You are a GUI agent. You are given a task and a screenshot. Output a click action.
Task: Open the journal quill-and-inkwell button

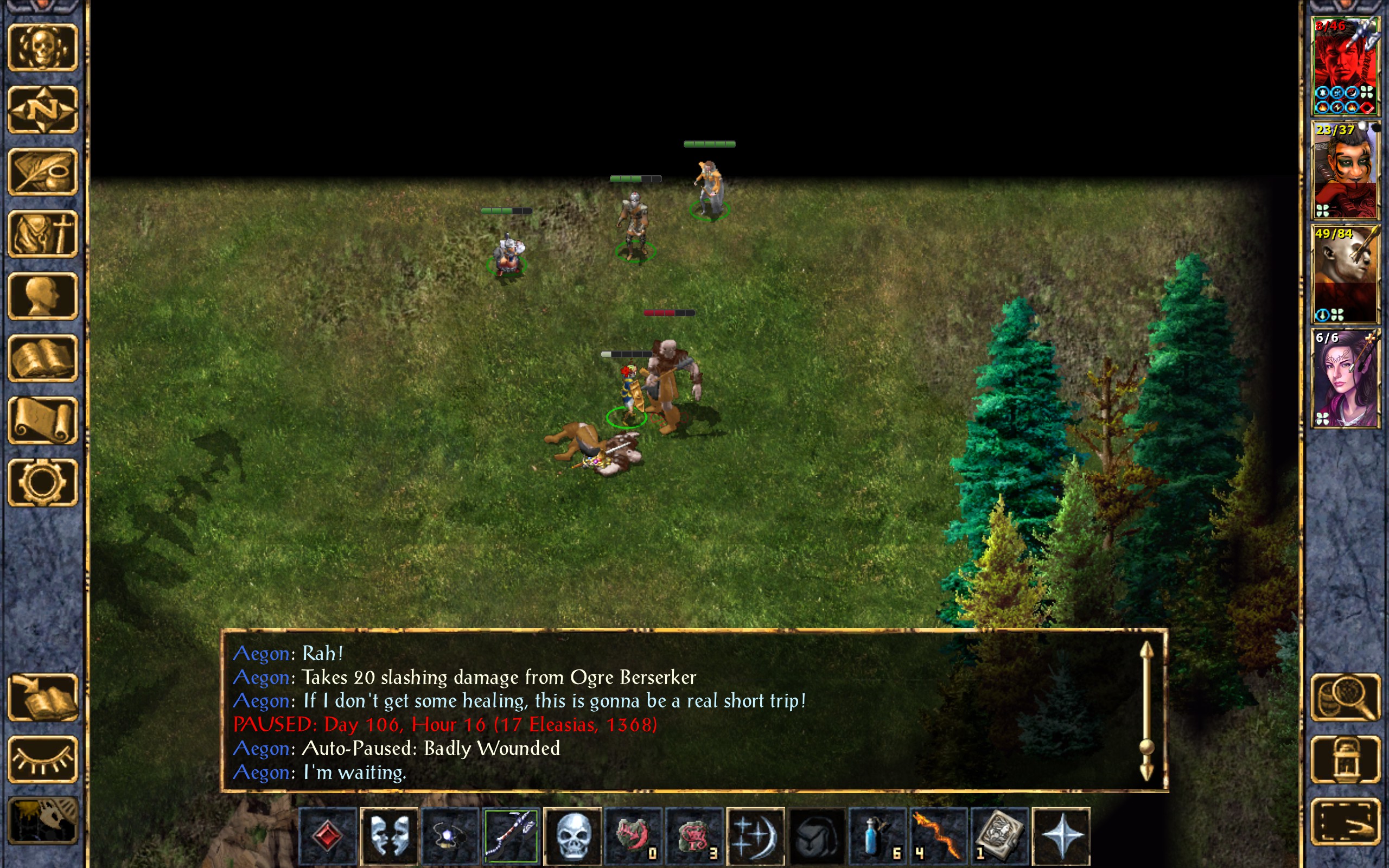point(42,172)
